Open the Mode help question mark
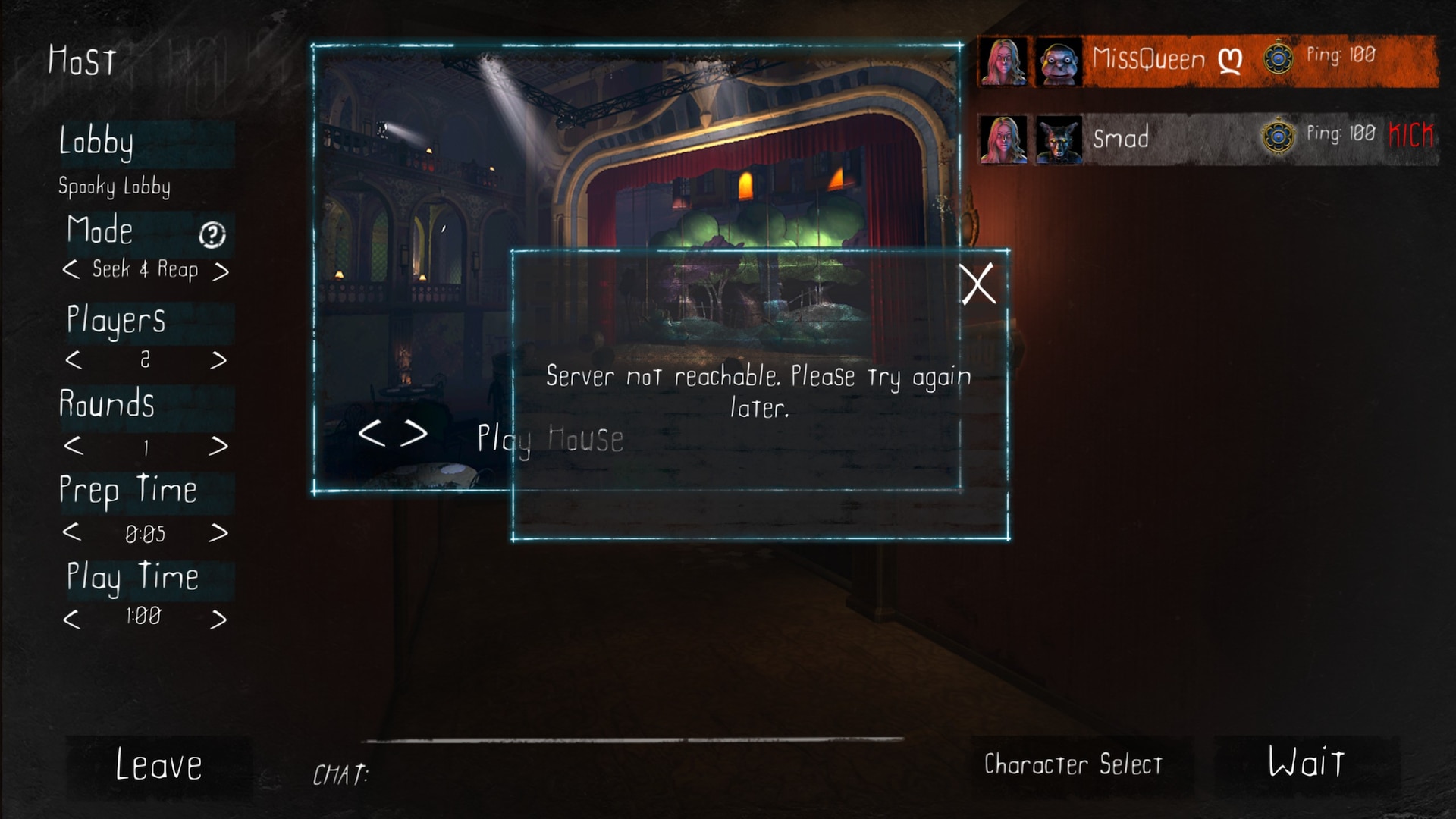 tap(212, 235)
